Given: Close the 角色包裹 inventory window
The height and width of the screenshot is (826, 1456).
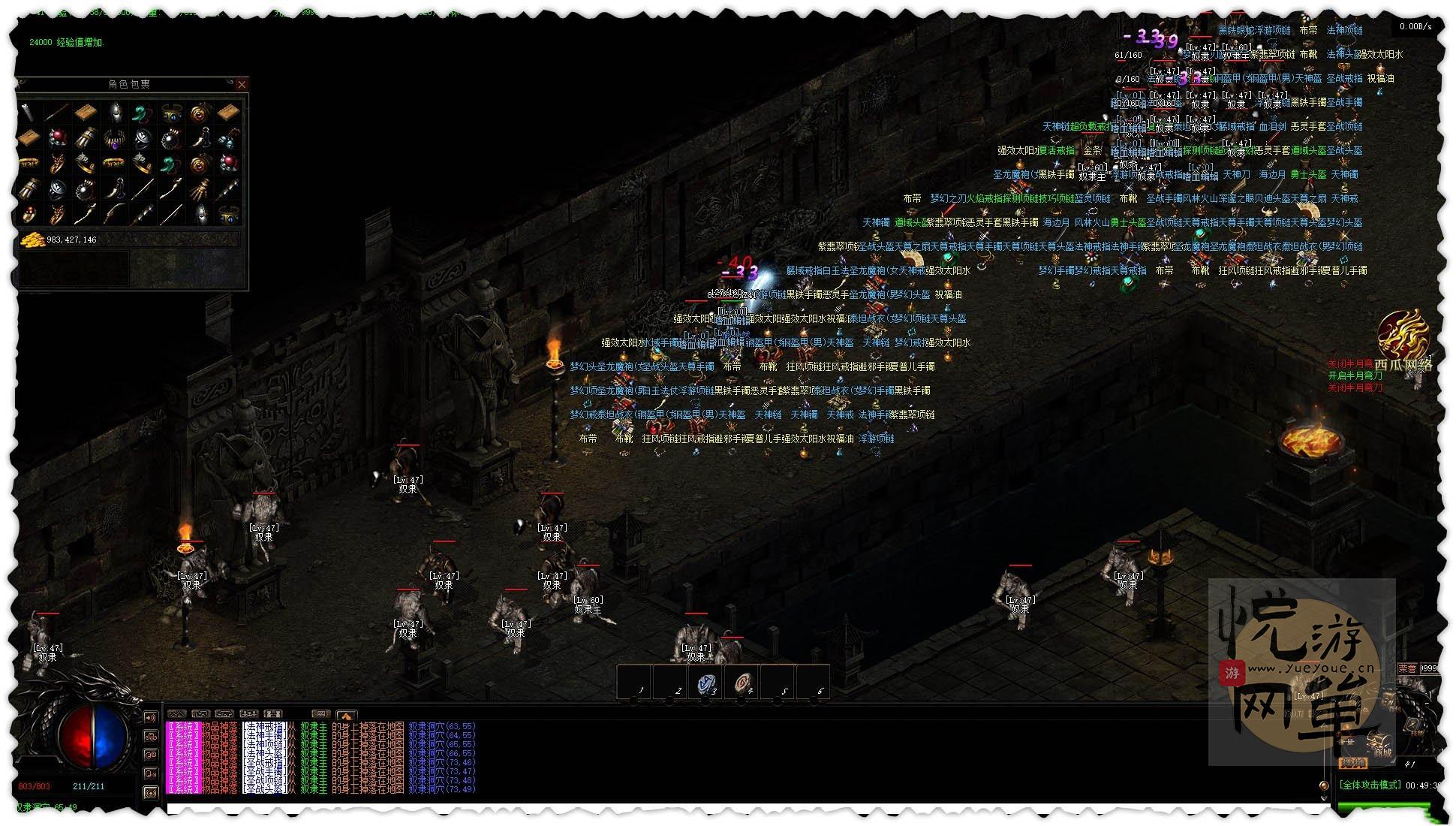Looking at the screenshot, I should tap(242, 85).
